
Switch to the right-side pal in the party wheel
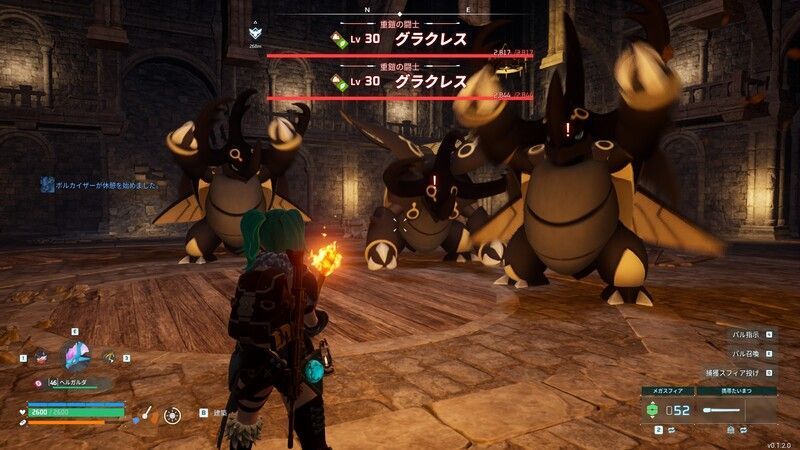[110, 357]
